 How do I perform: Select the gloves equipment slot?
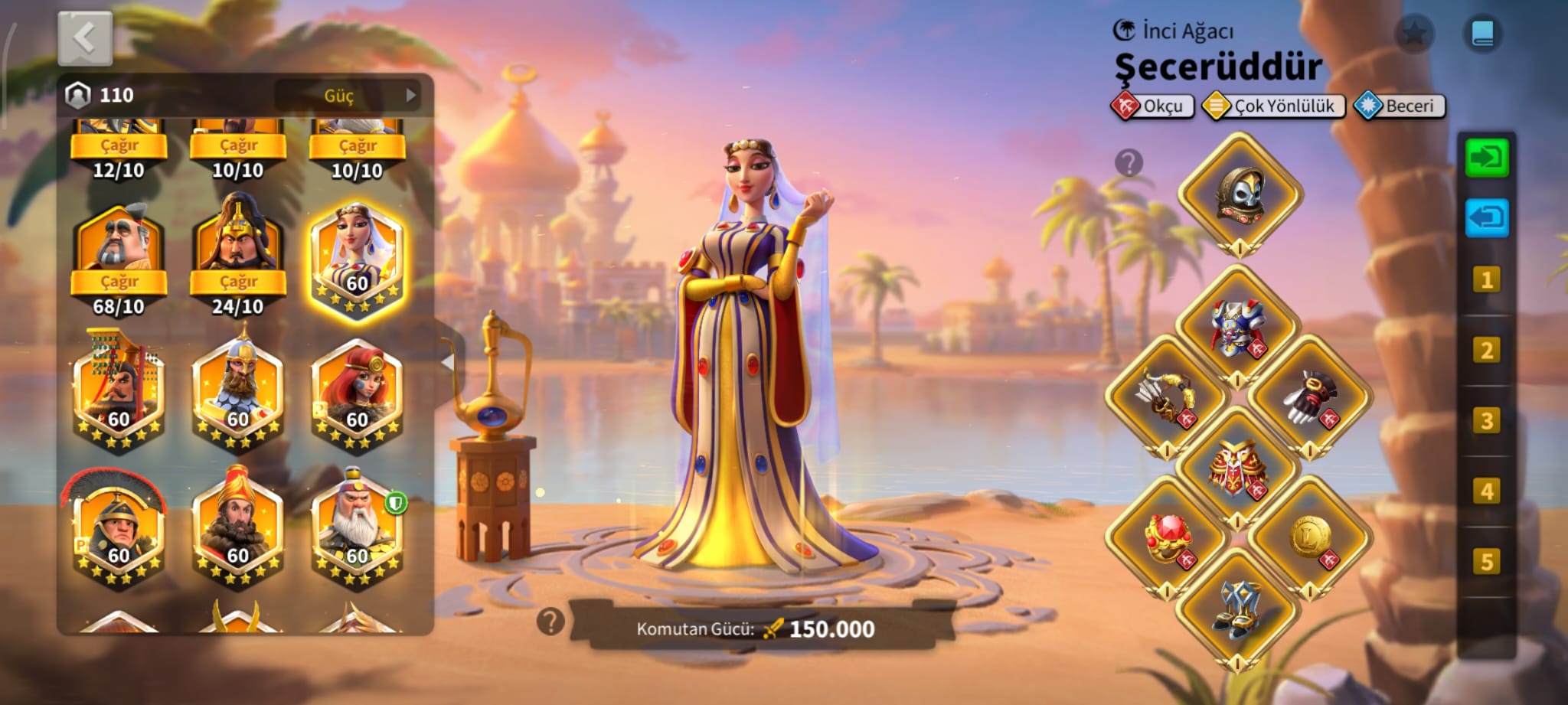(1310, 397)
